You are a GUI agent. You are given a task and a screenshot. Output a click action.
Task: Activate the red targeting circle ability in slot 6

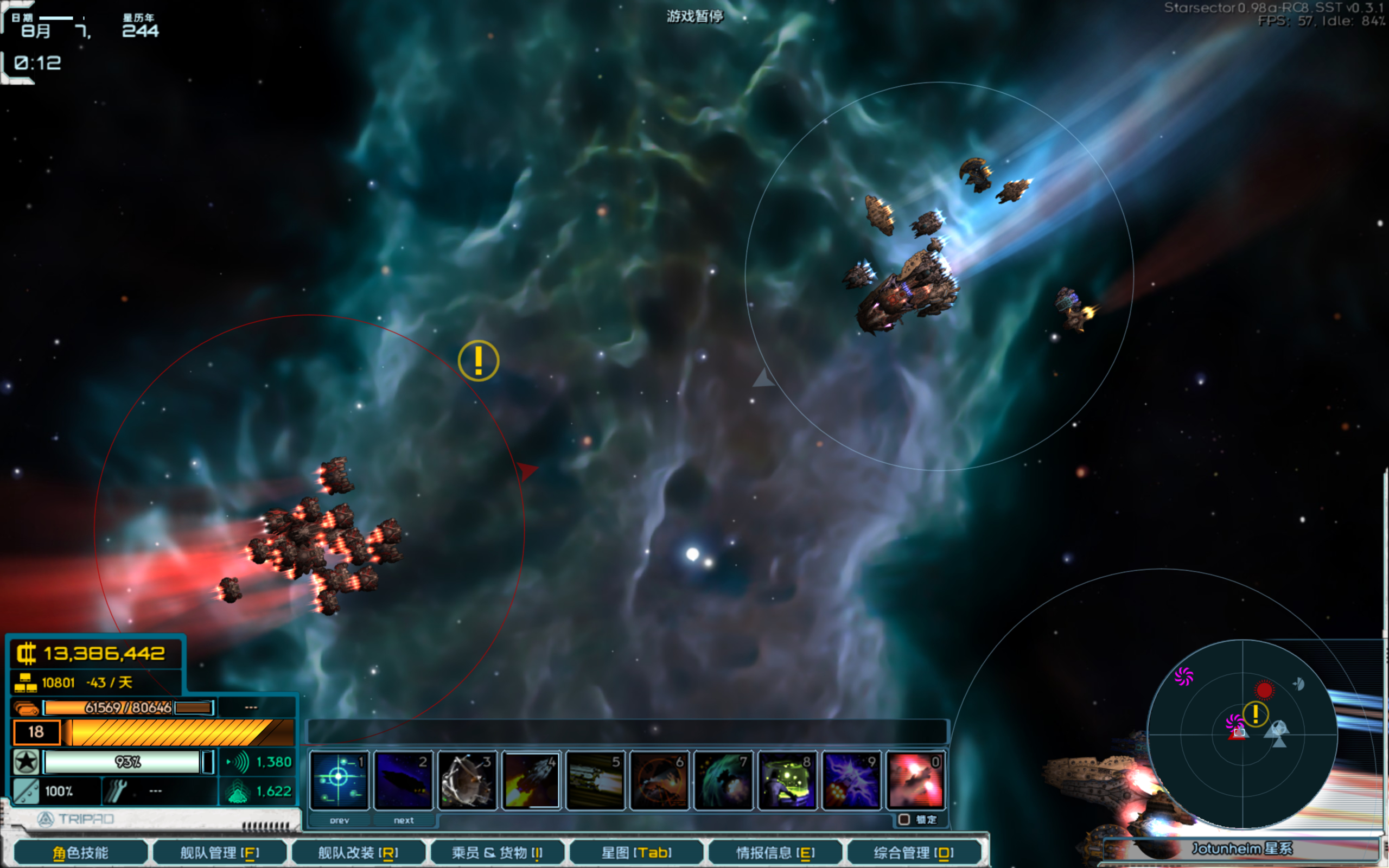pos(659,780)
